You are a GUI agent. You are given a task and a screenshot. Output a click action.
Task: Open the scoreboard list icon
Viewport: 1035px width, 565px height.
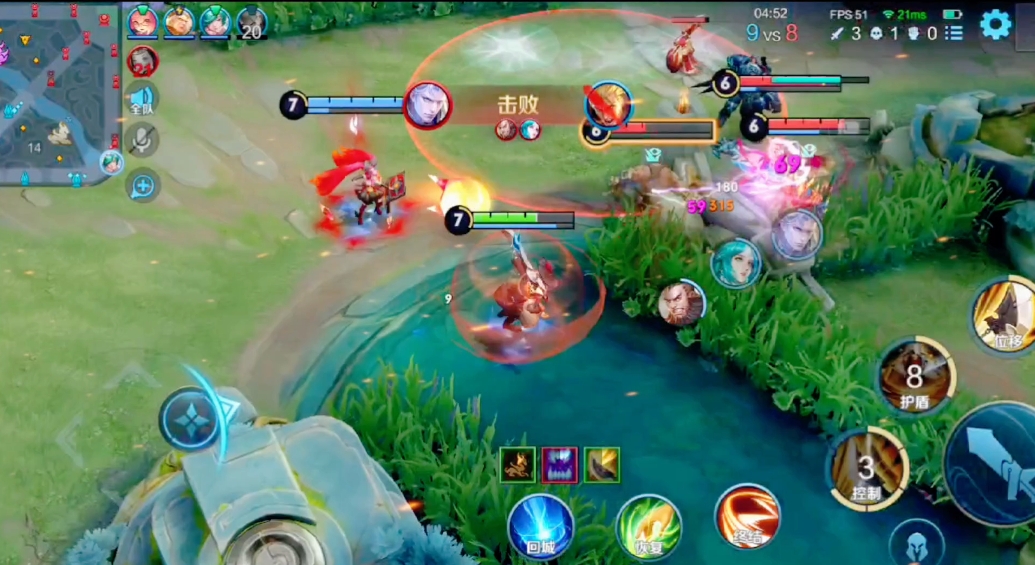click(x=954, y=32)
